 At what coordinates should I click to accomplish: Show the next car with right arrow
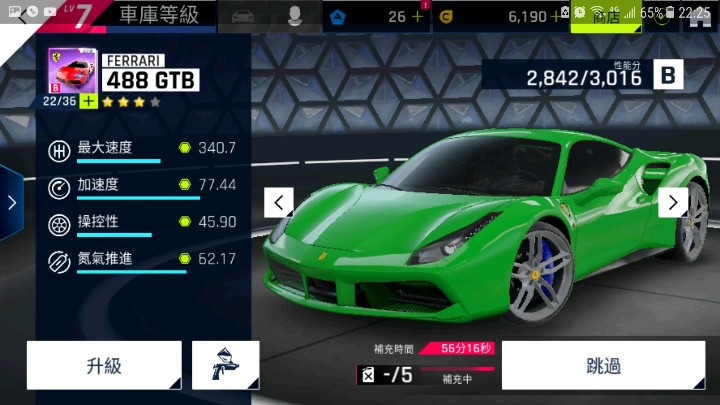[x=673, y=202]
